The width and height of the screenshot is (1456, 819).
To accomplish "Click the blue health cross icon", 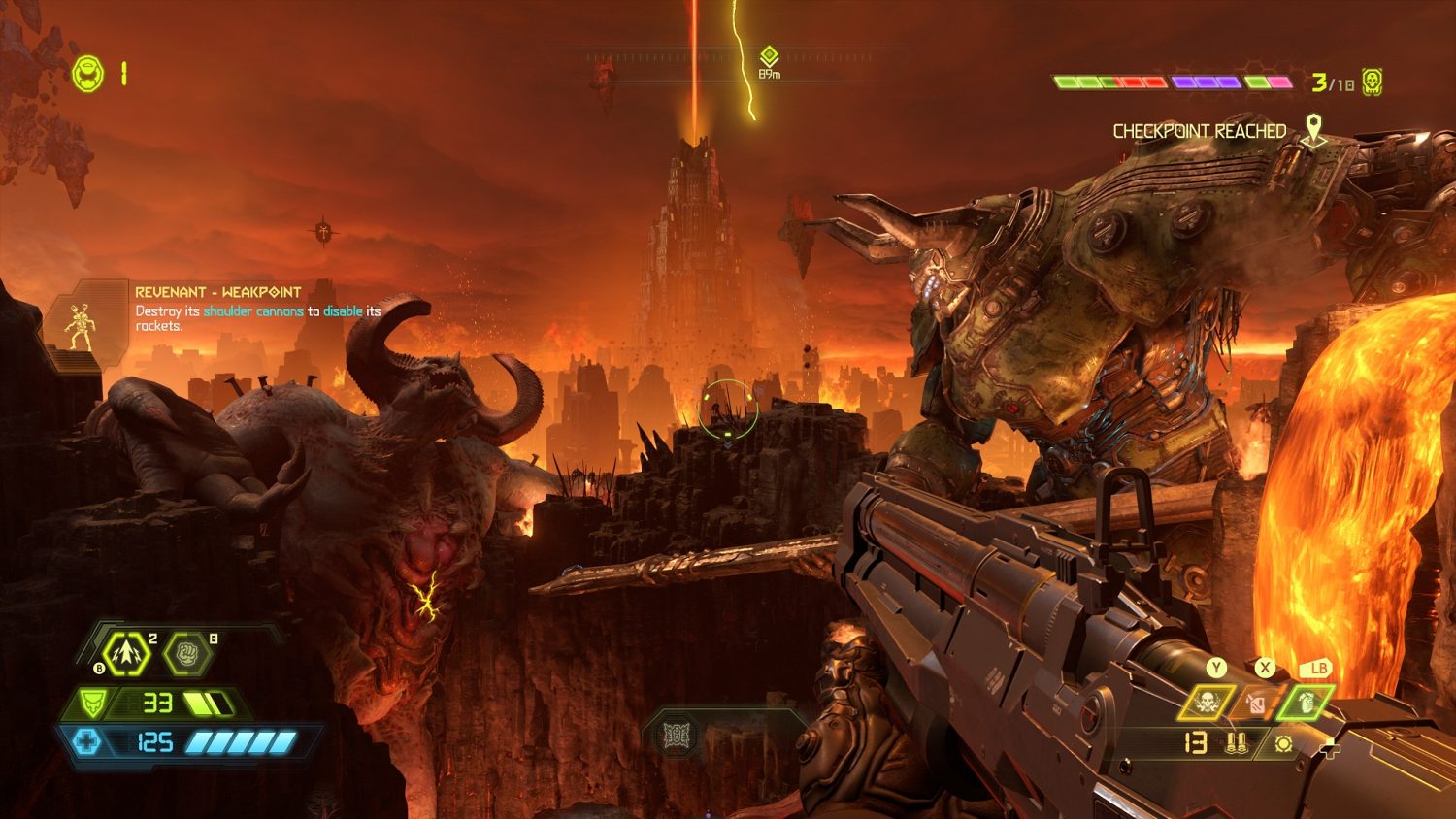I will pyautogui.click(x=87, y=743).
